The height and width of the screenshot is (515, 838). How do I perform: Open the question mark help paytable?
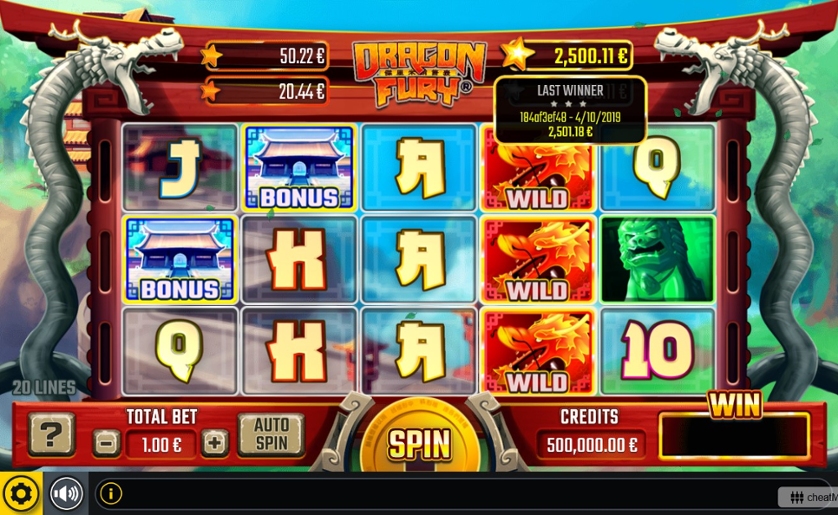pos(51,435)
